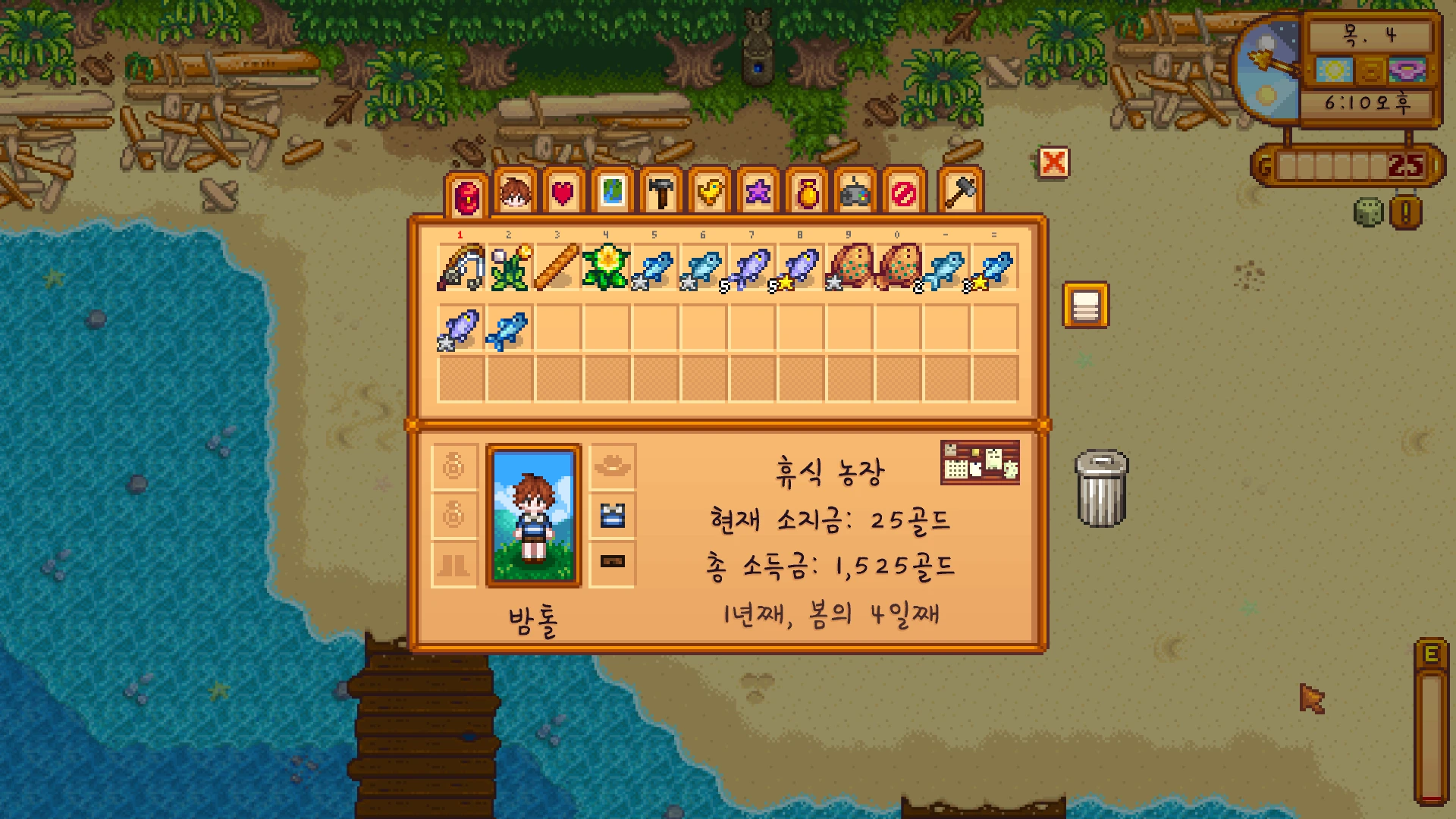
Task: Switch to the Crafting tab with the claw hammer
Action: point(661,193)
